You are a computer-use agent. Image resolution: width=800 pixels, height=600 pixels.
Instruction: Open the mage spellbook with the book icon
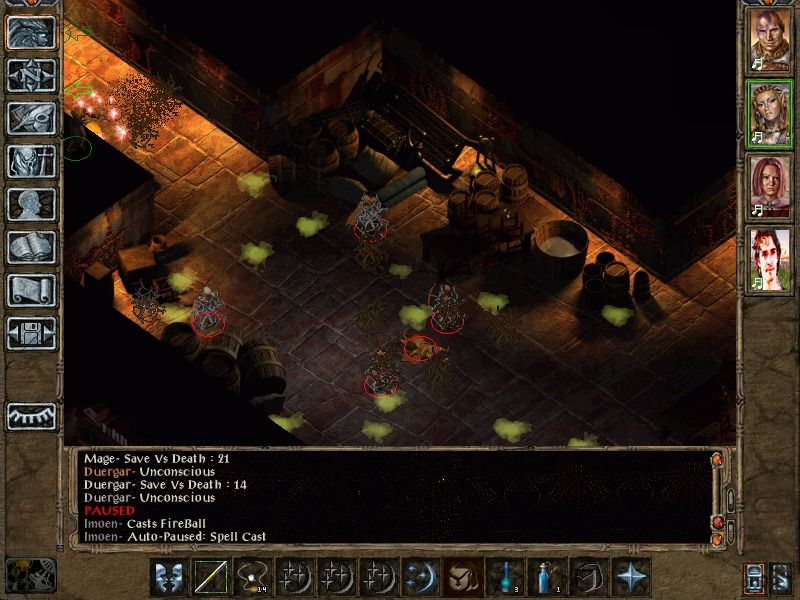pyautogui.click(x=30, y=247)
